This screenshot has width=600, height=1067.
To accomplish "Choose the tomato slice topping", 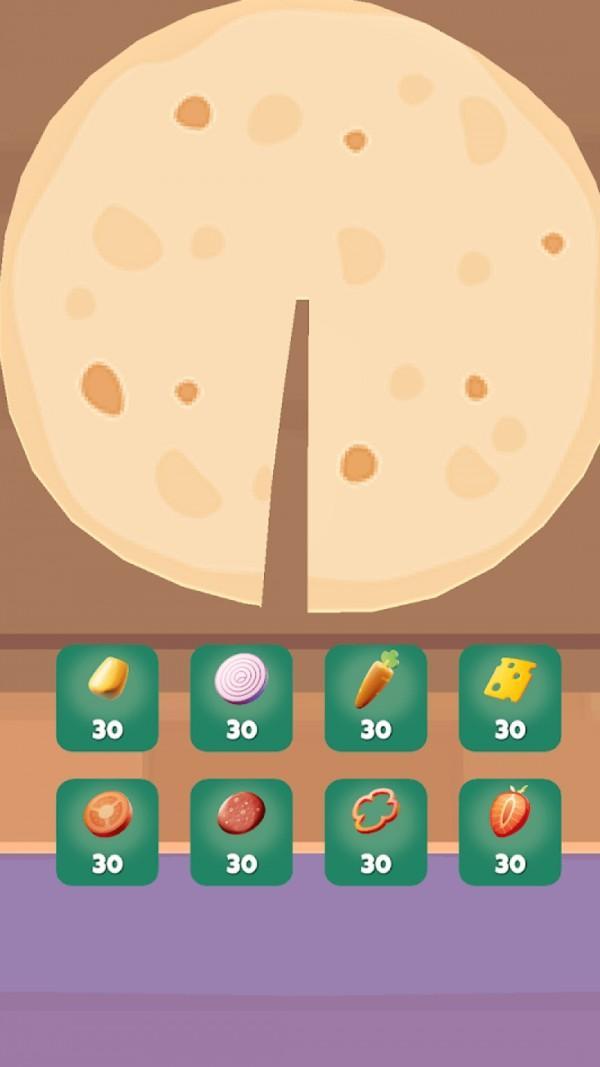I will point(107,831).
